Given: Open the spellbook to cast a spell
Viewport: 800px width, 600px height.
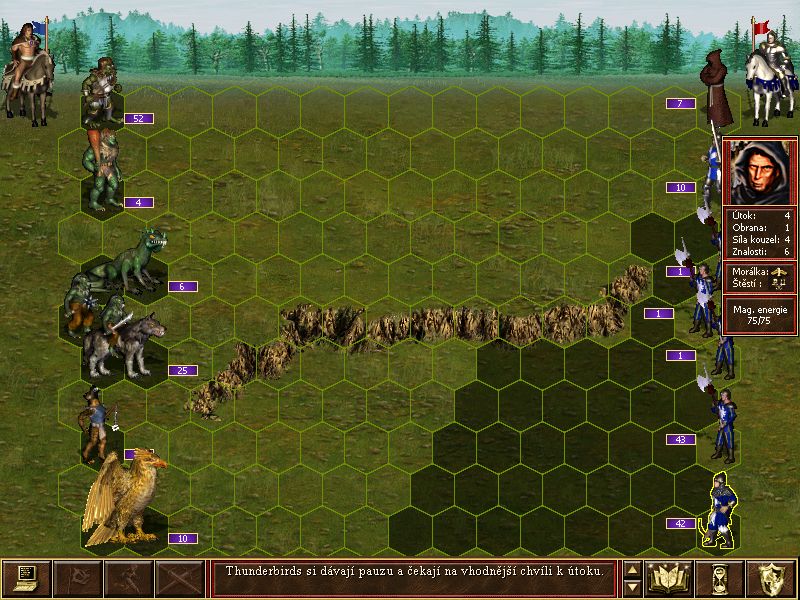Looking at the screenshot, I should click(x=670, y=578).
